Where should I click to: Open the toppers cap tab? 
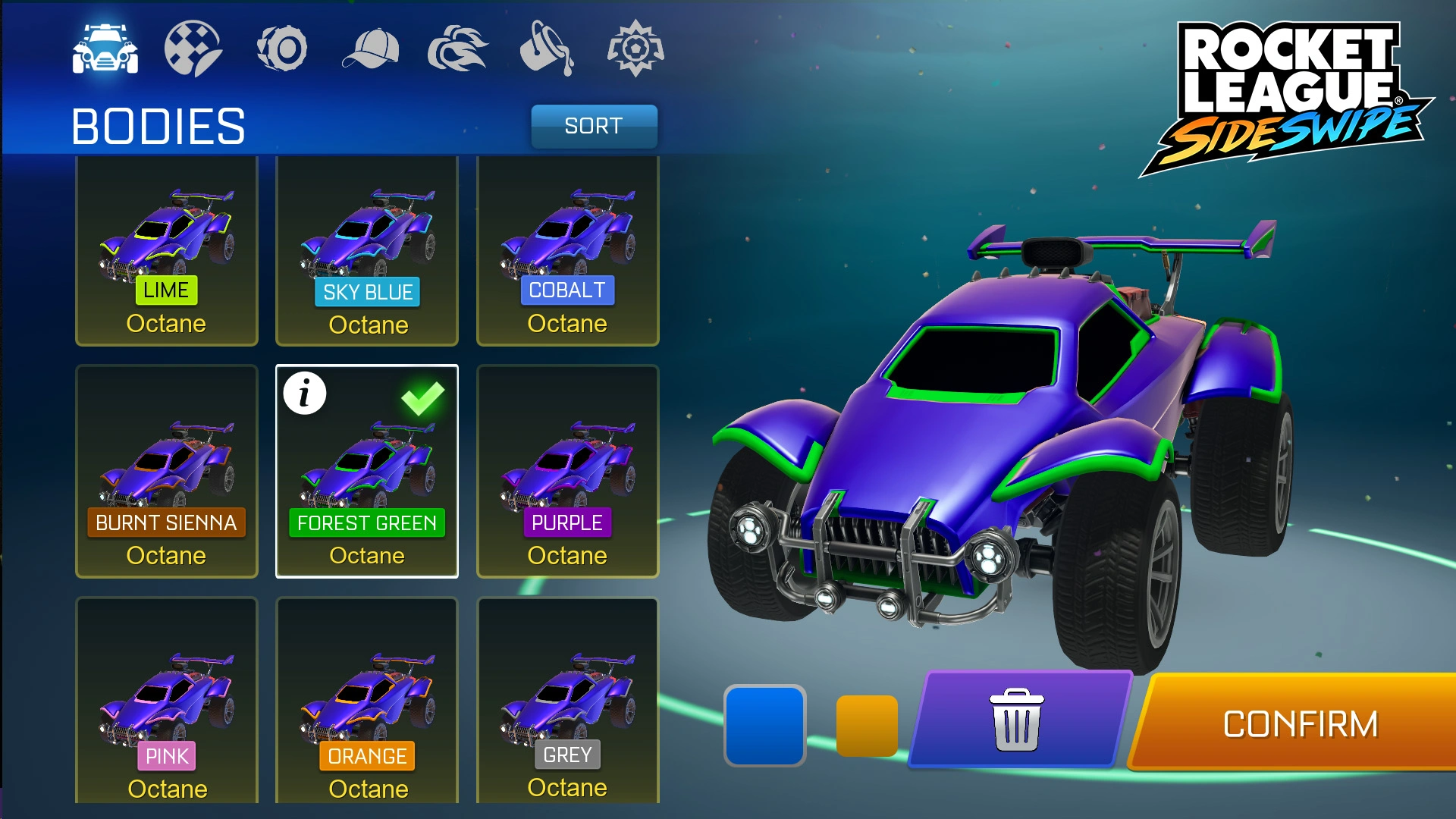click(371, 50)
